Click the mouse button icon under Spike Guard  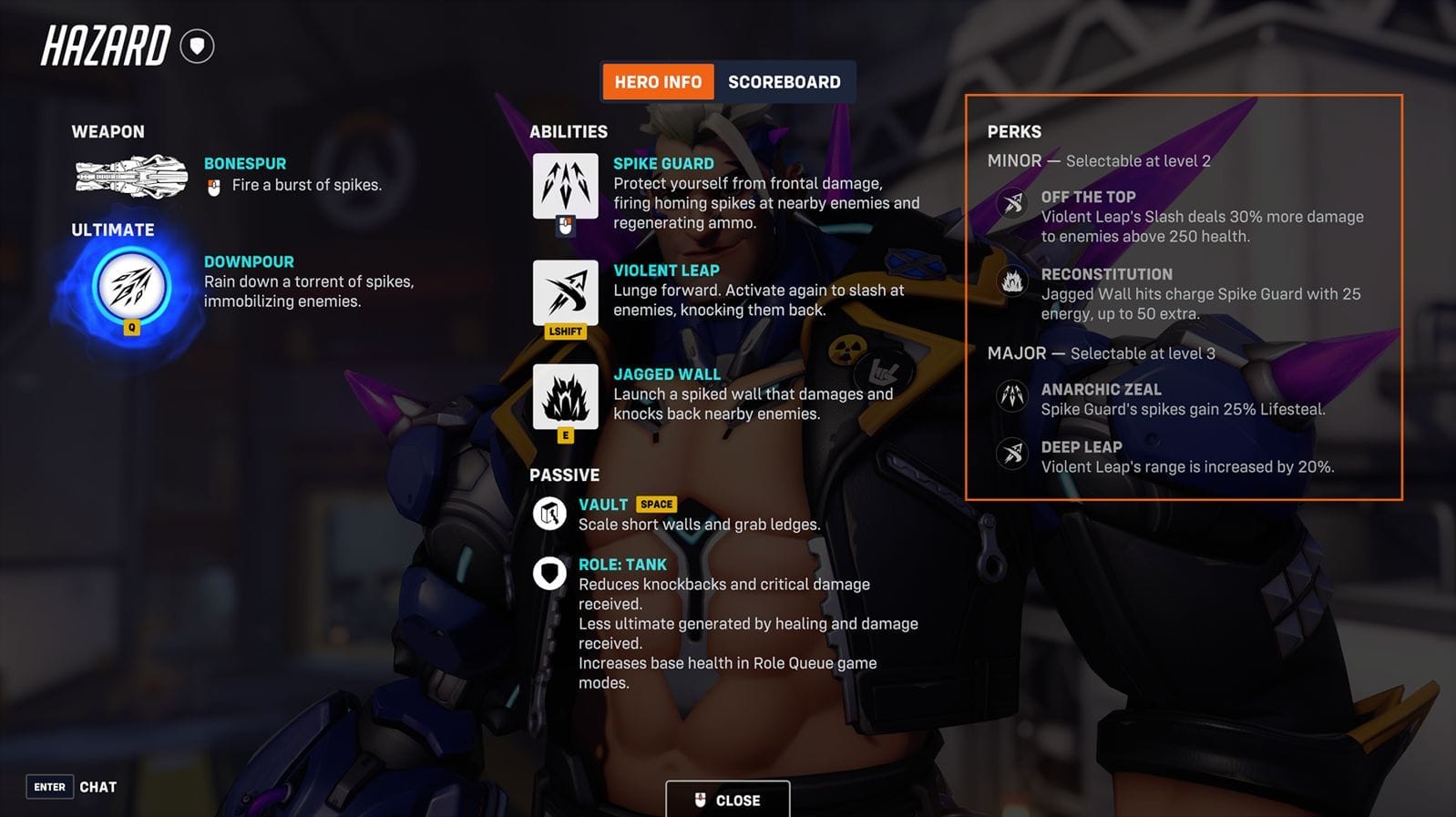(566, 224)
